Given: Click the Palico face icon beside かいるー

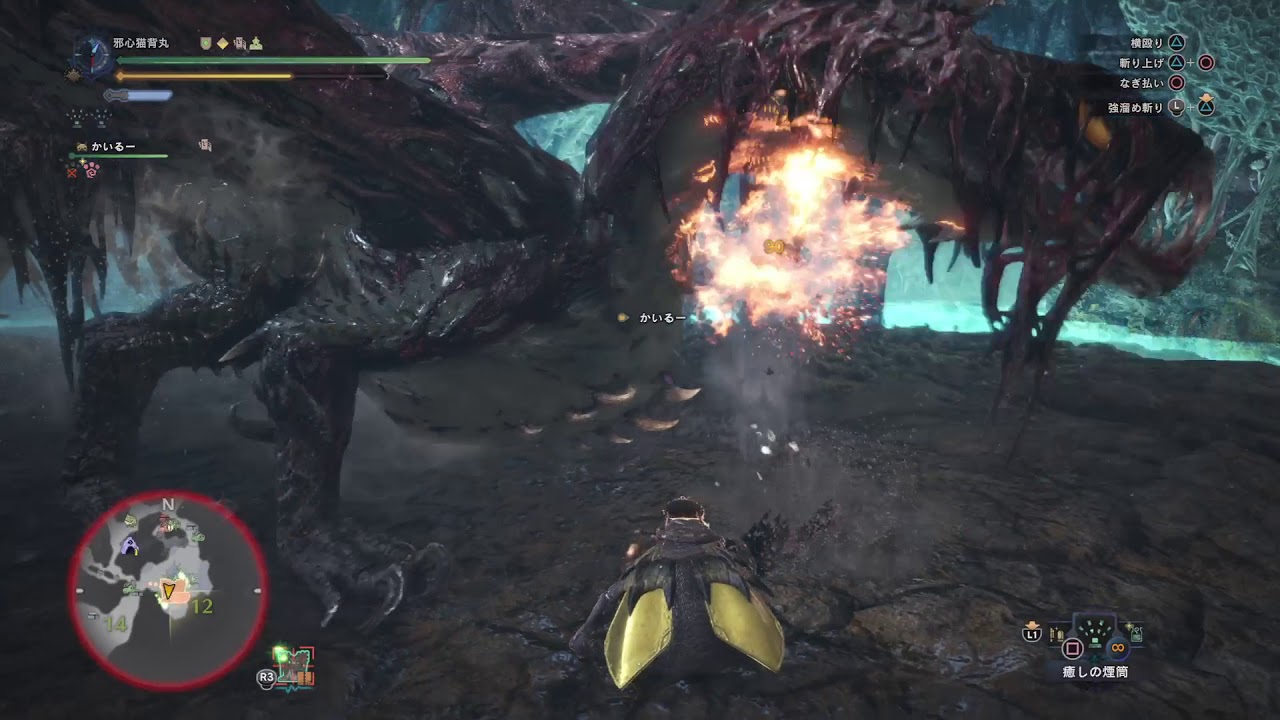Looking at the screenshot, I should [x=81, y=145].
